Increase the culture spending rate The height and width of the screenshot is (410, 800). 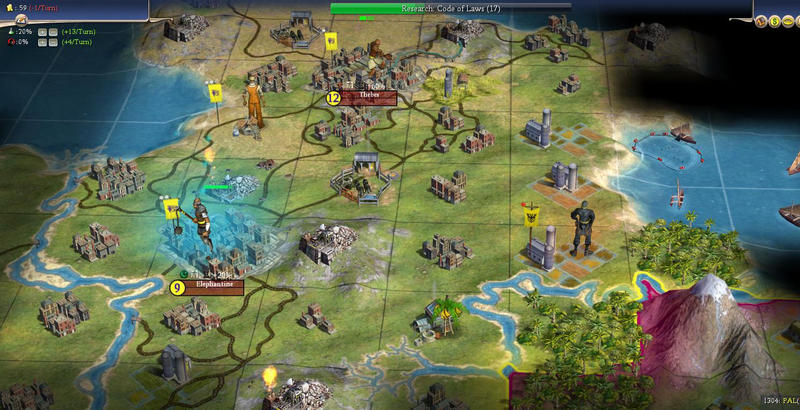tap(42, 42)
